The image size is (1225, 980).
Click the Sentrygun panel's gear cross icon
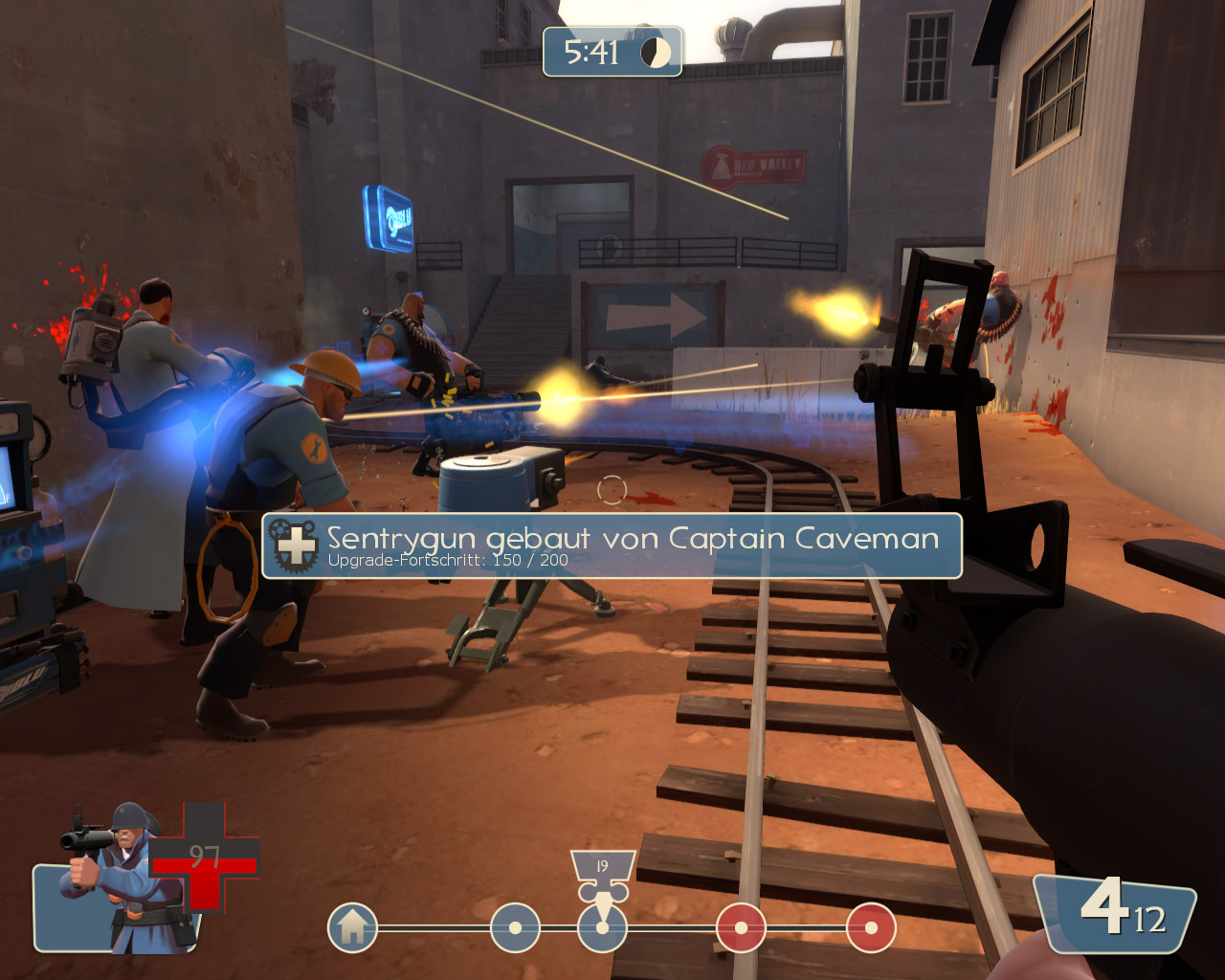[294, 546]
